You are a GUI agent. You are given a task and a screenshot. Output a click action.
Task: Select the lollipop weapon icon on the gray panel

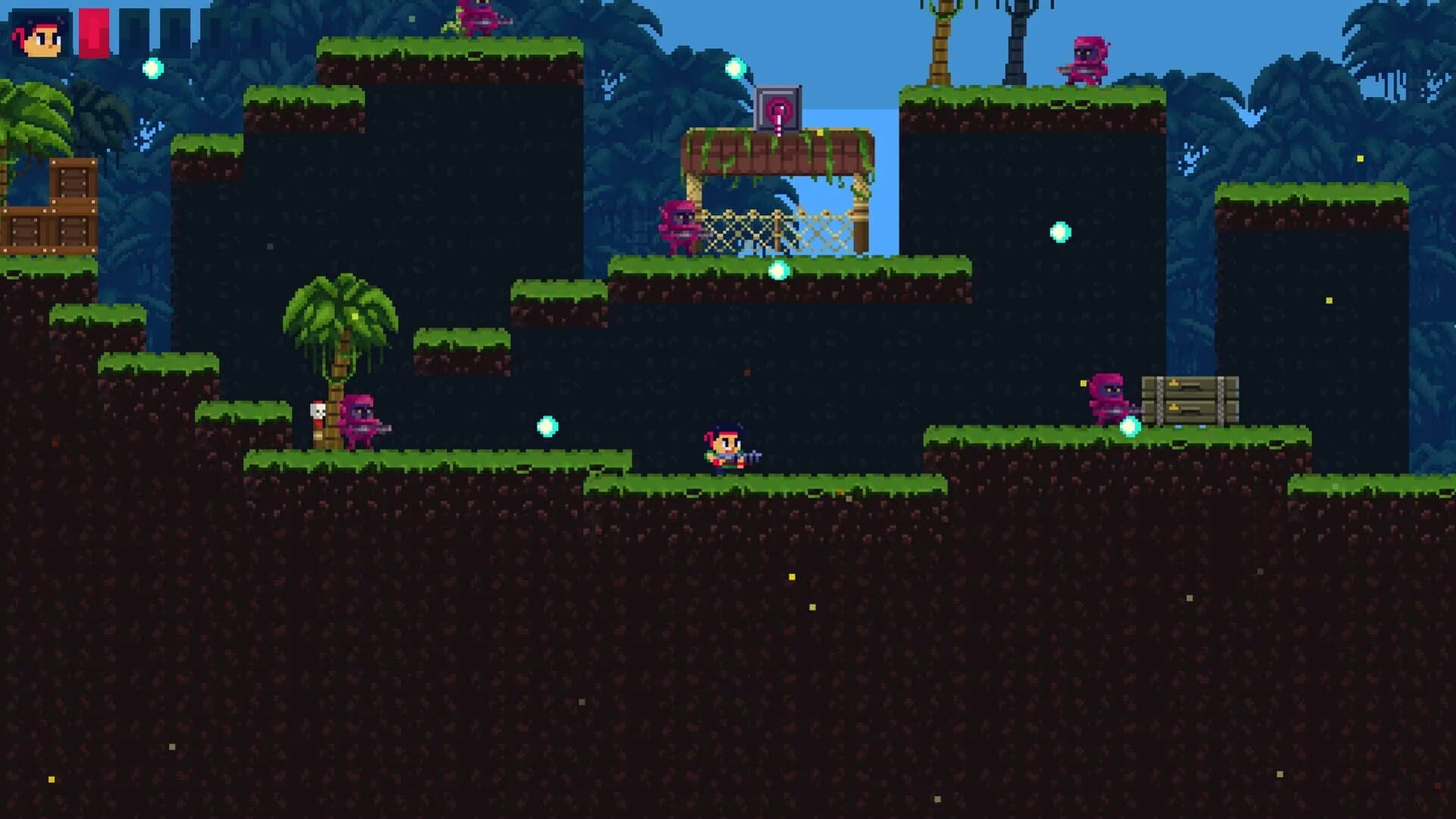coord(777,110)
